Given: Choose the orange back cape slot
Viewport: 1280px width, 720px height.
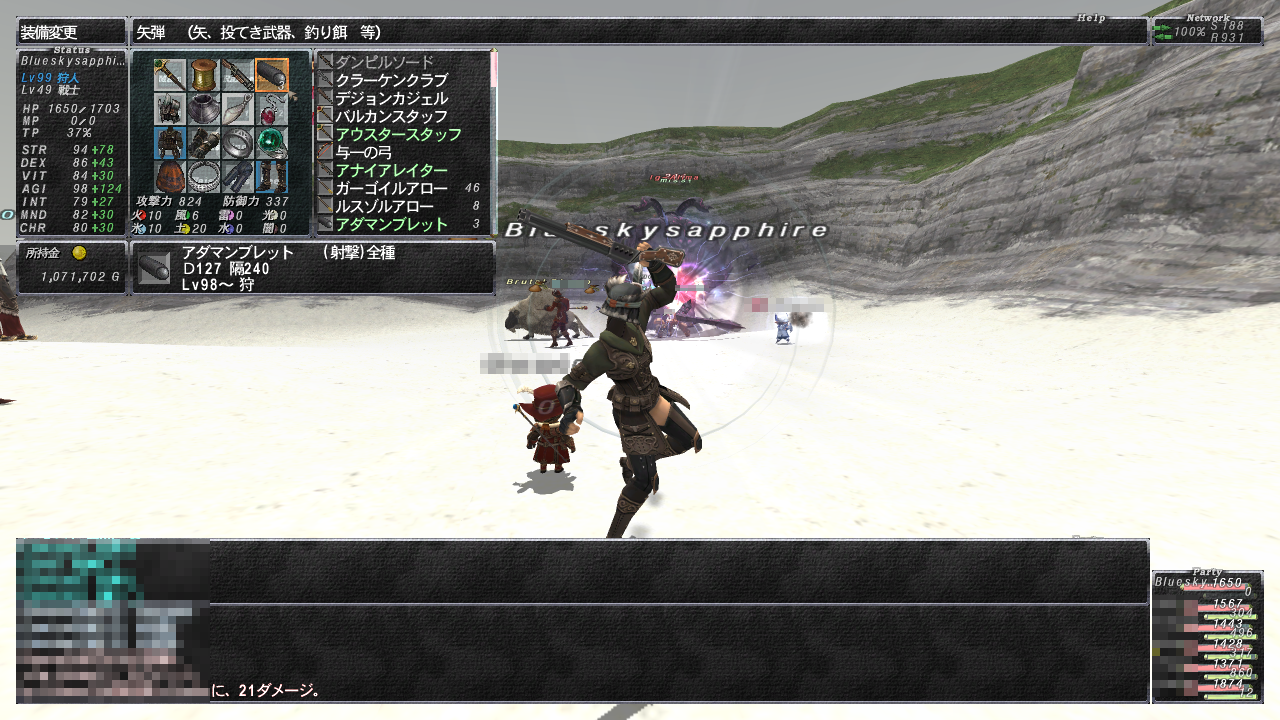Looking at the screenshot, I should click(169, 176).
